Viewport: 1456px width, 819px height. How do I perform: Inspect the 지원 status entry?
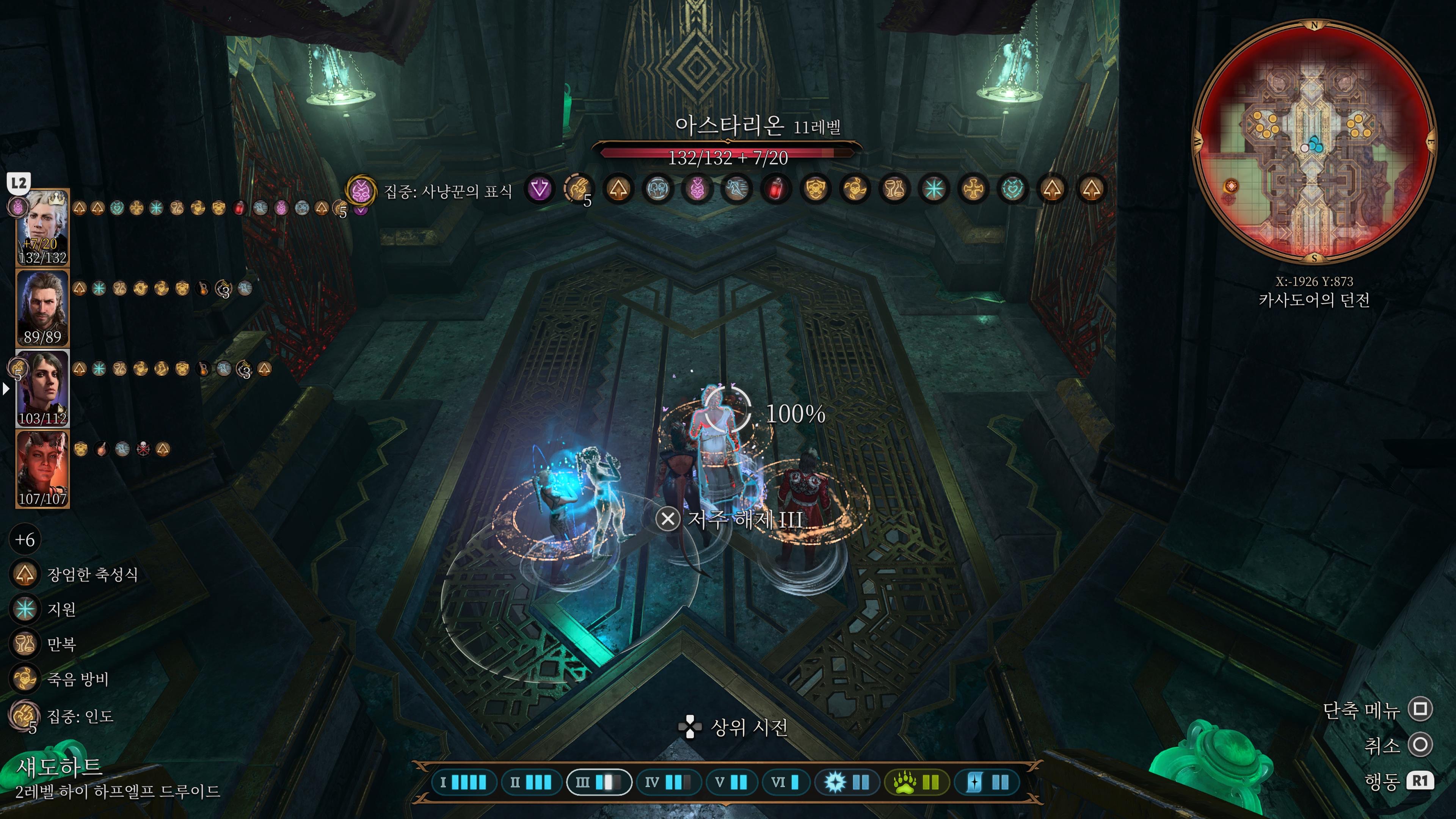coord(25,609)
